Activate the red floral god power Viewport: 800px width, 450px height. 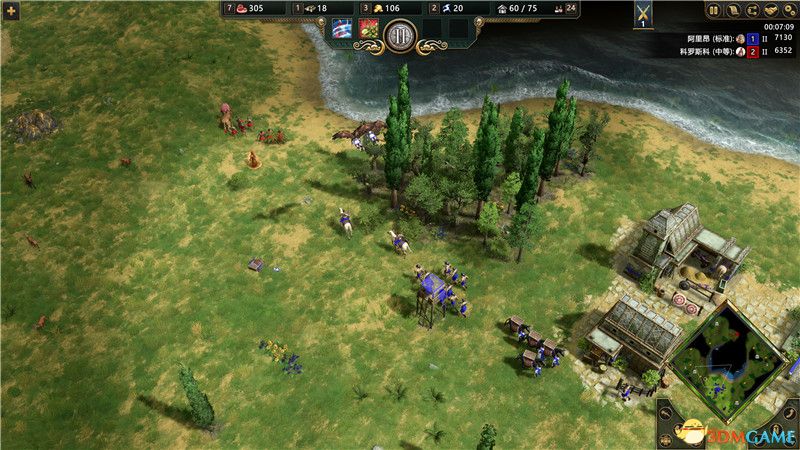point(368,30)
